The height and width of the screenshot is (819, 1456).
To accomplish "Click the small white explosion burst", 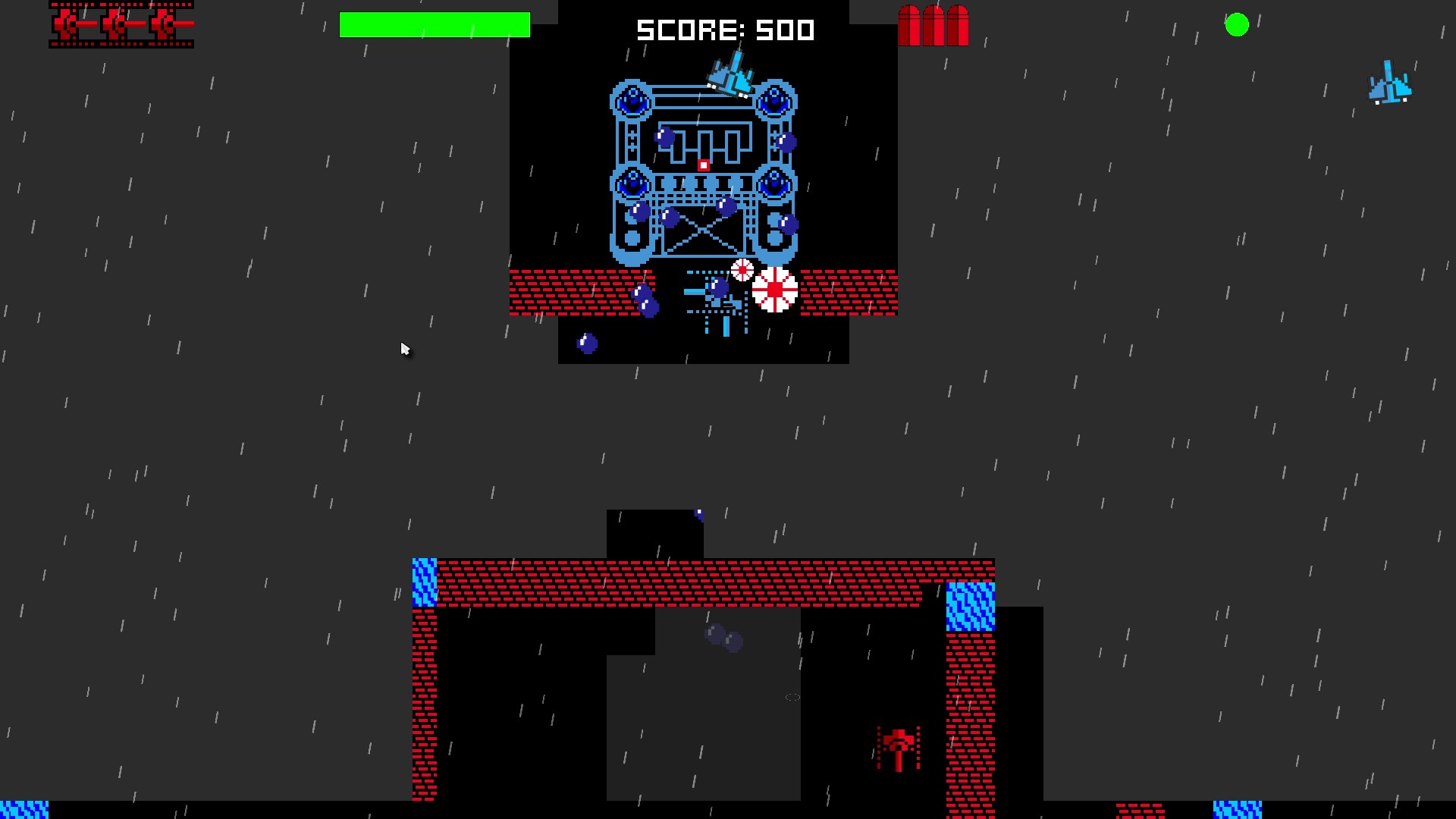I will click(x=741, y=270).
